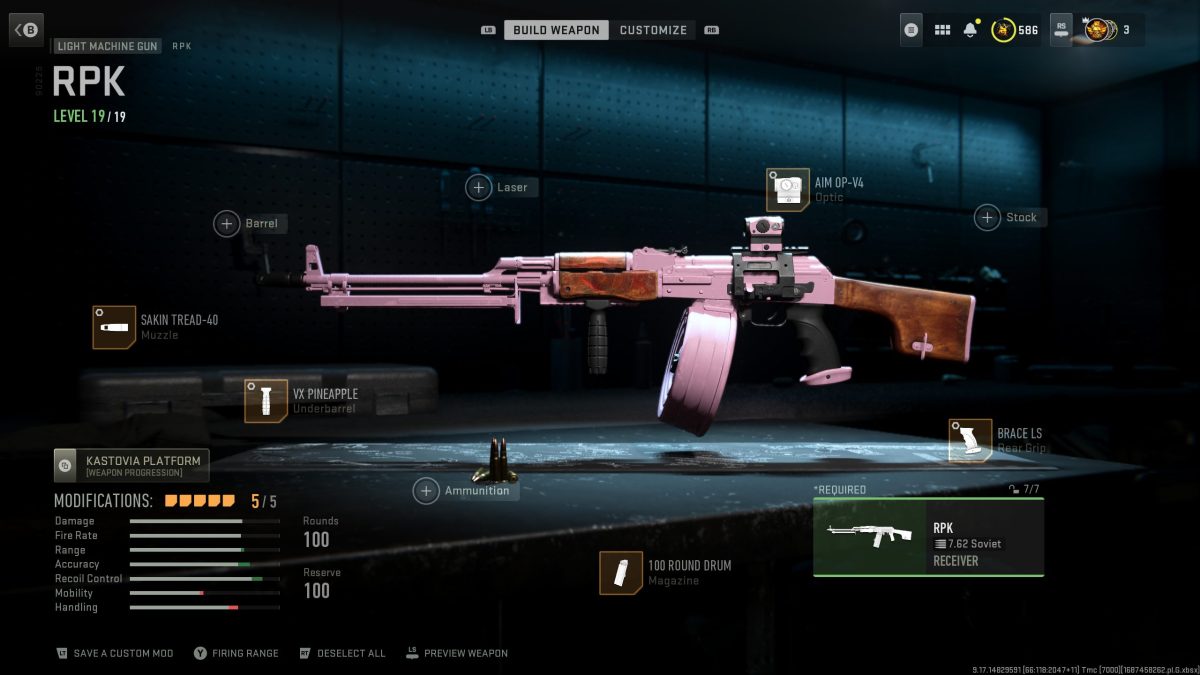Viewport: 1200px width, 675px height.
Task: Open the grid menu icon
Action: (x=942, y=30)
